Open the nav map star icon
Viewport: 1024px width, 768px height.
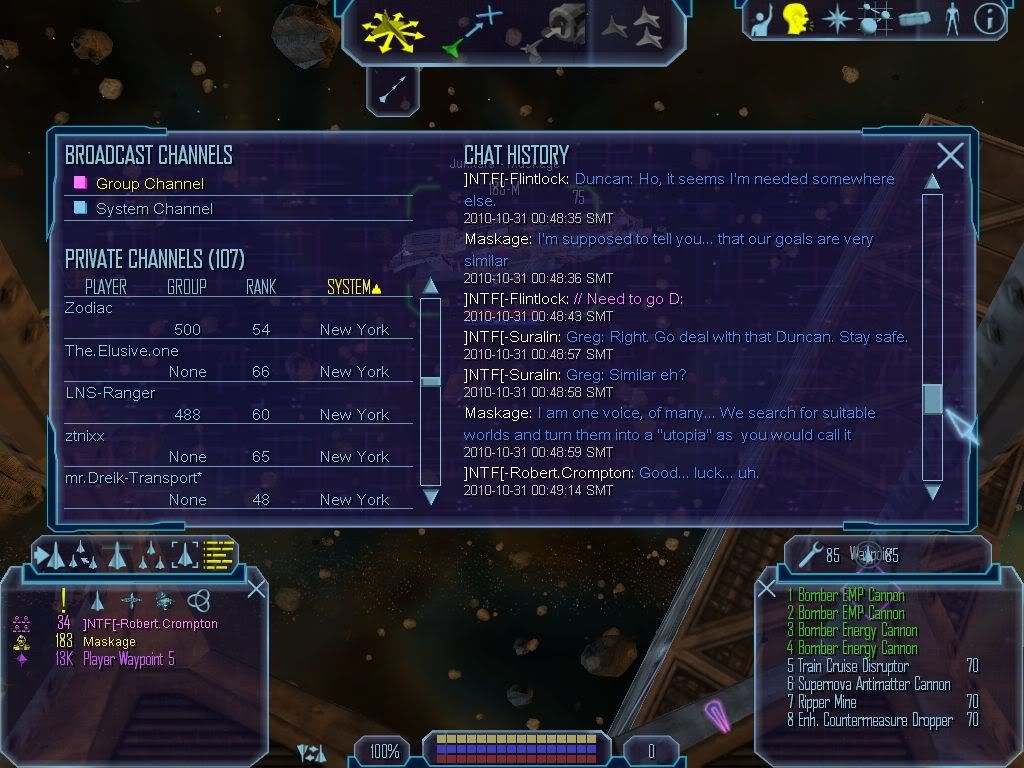[x=836, y=20]
